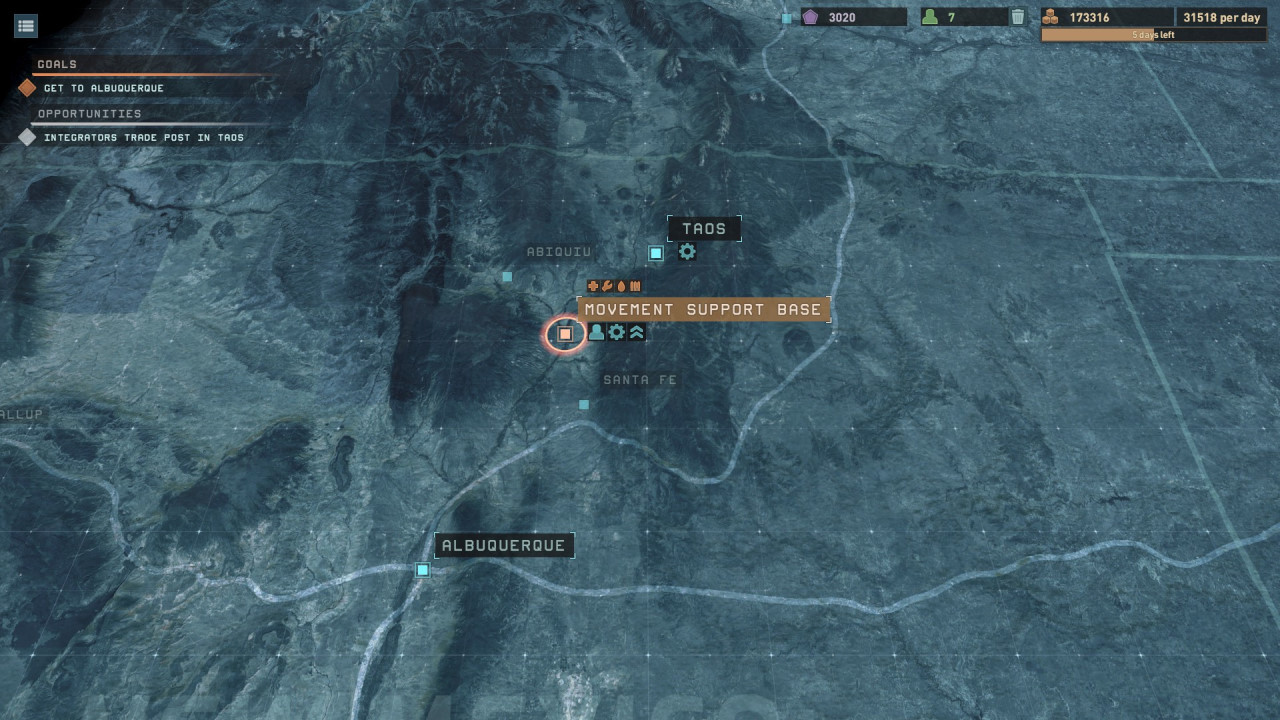Click the double chevron upgrade icon

pyautogui.click(x=637, y=332)
